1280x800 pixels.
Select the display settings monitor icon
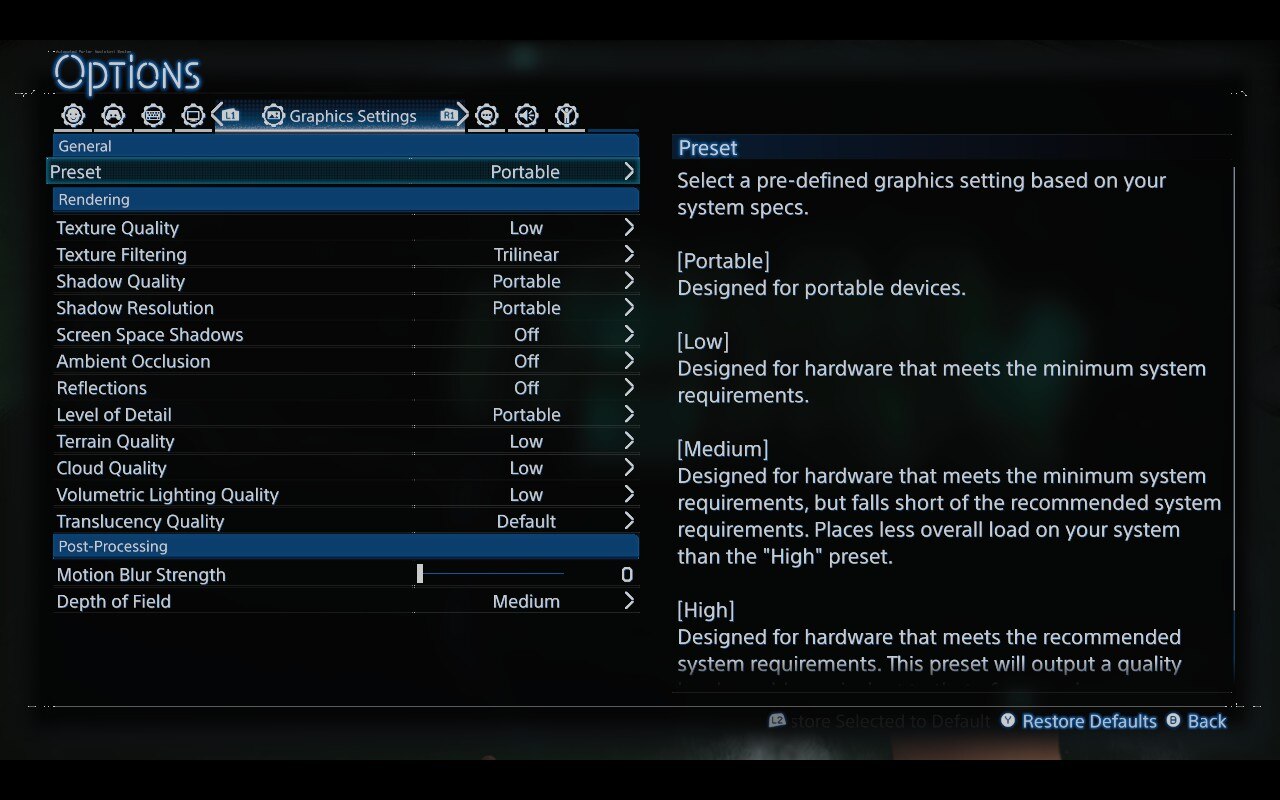coord(193,115)
